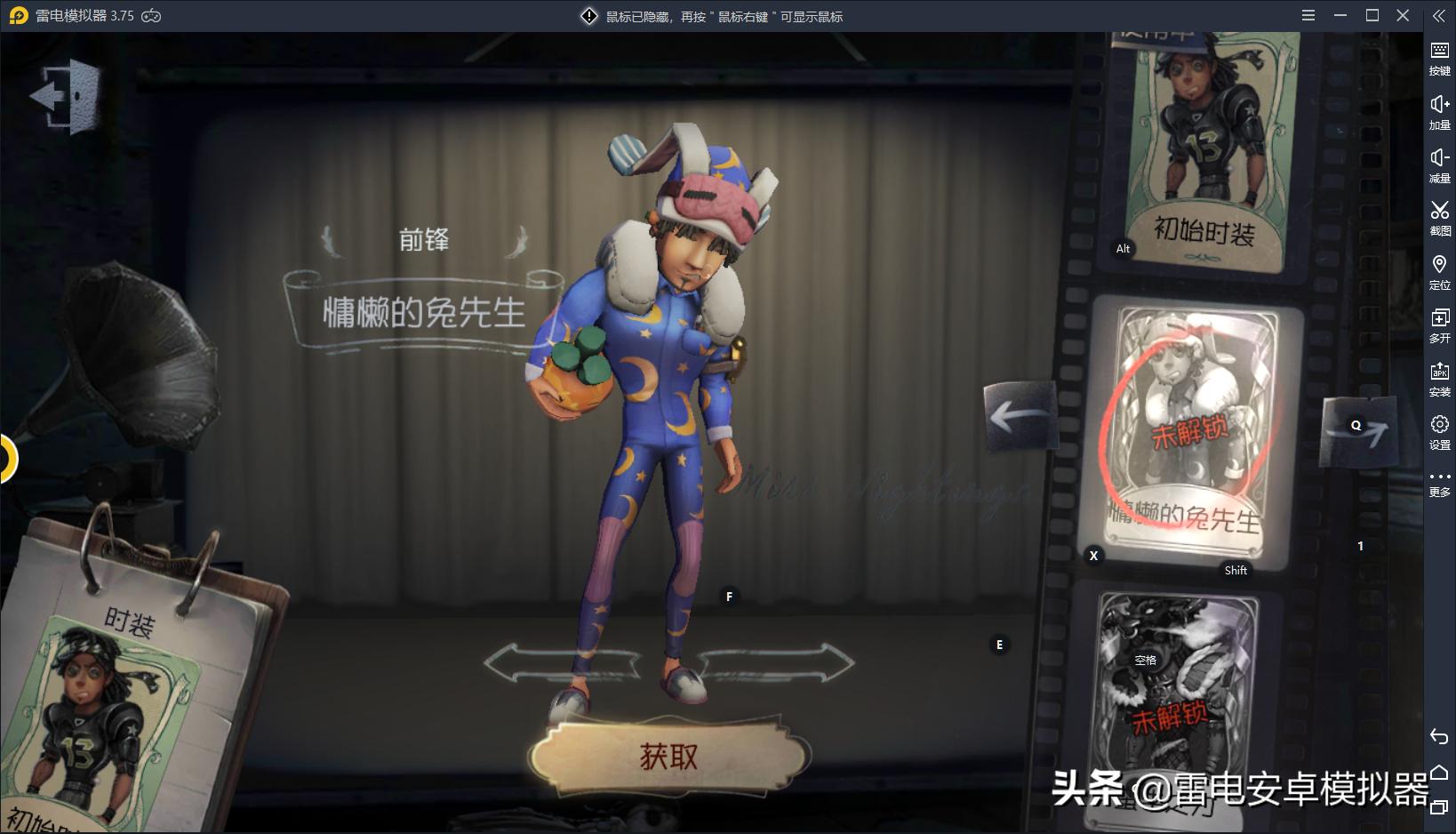Open the hamburger menu in the title bar
The width and height of the screenshot is (1456, 834).
pyautogui.click(x=1307, y=15)
